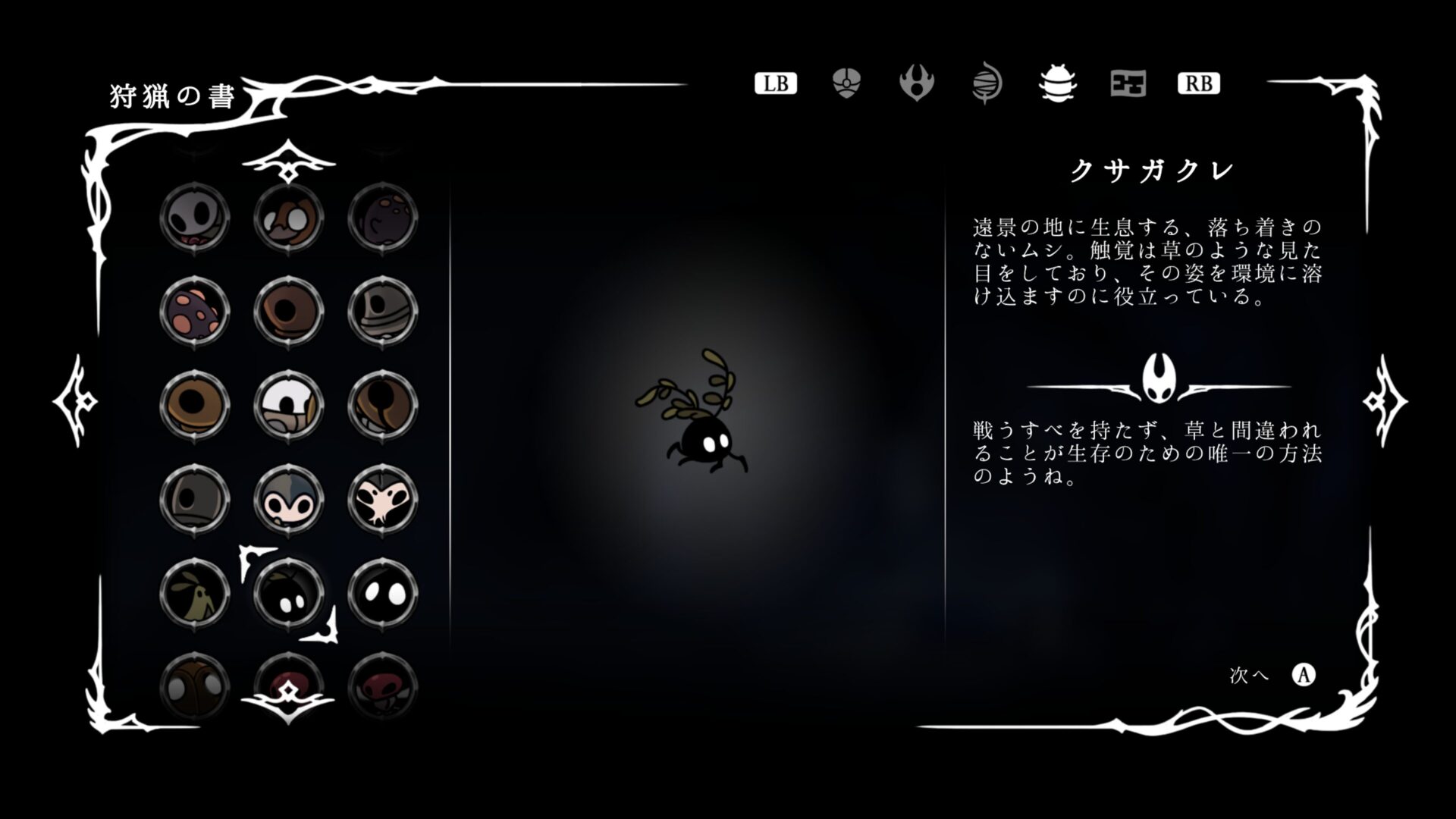Click the LB shoulder button prompt
Image resolution: width=1456 pixels, height=819 pixels.
[x=775, y=83]
